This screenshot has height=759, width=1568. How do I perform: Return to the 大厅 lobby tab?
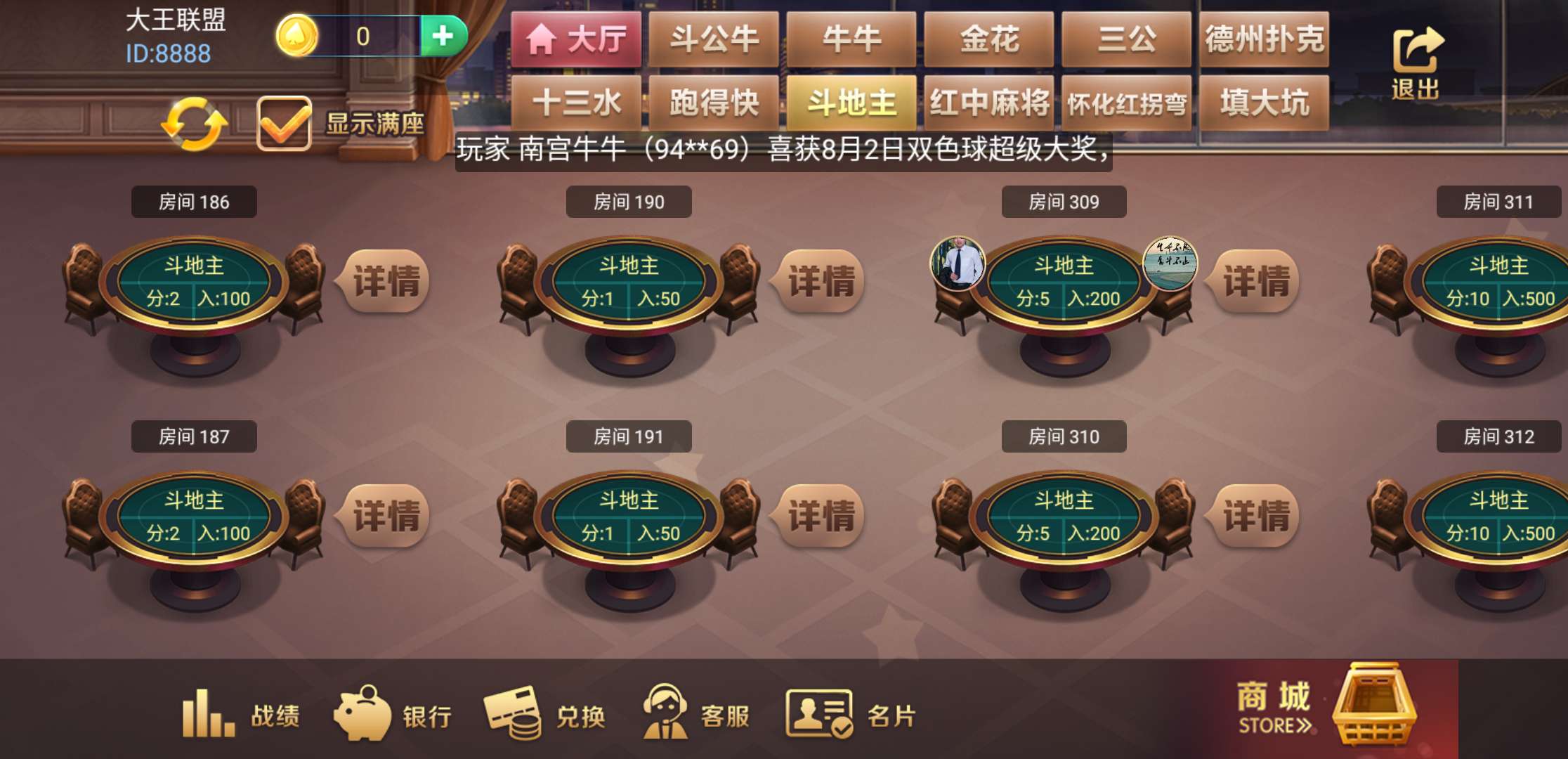[577, 40]
